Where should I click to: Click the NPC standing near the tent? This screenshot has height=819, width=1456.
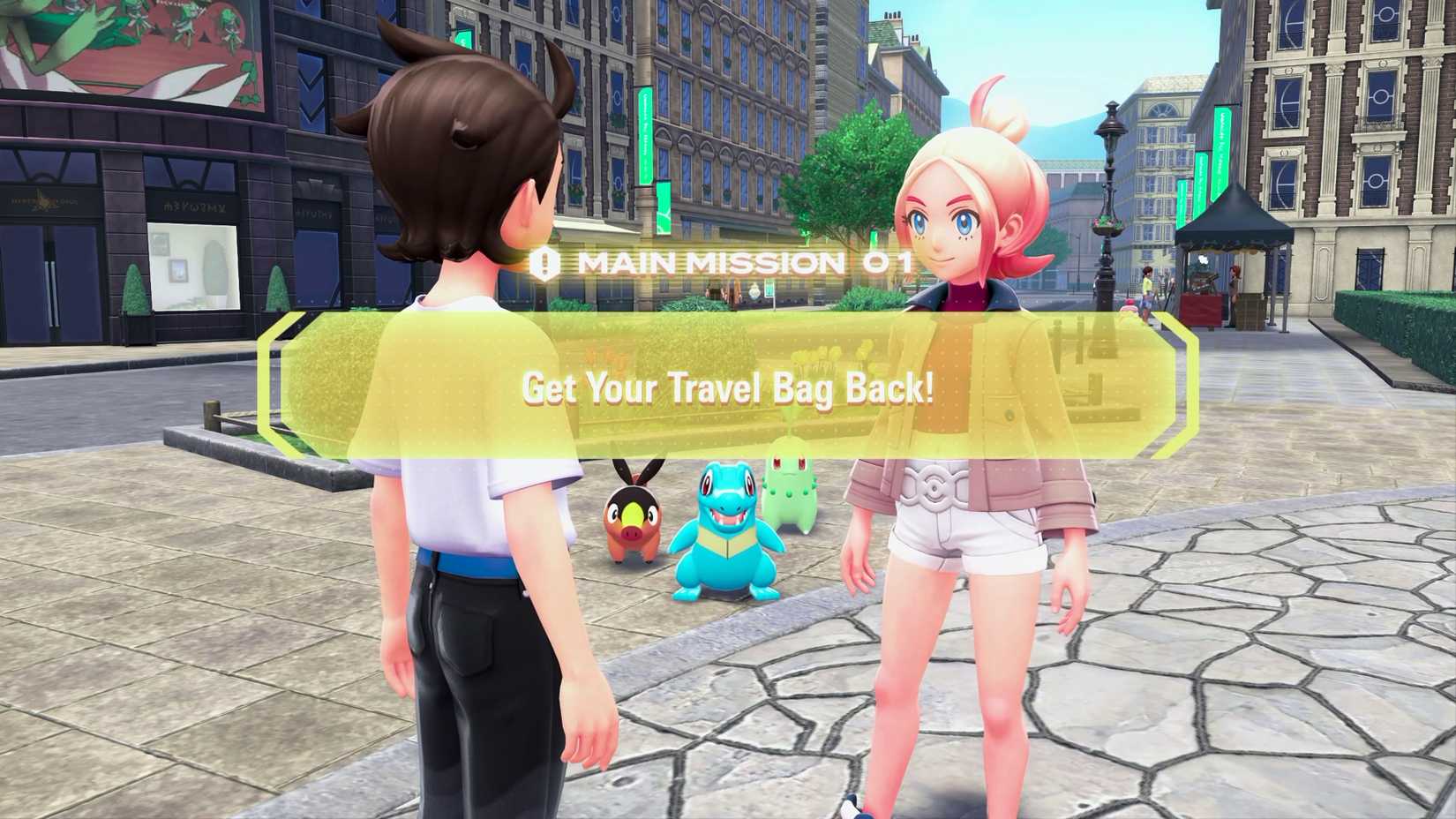[1234, 287]
